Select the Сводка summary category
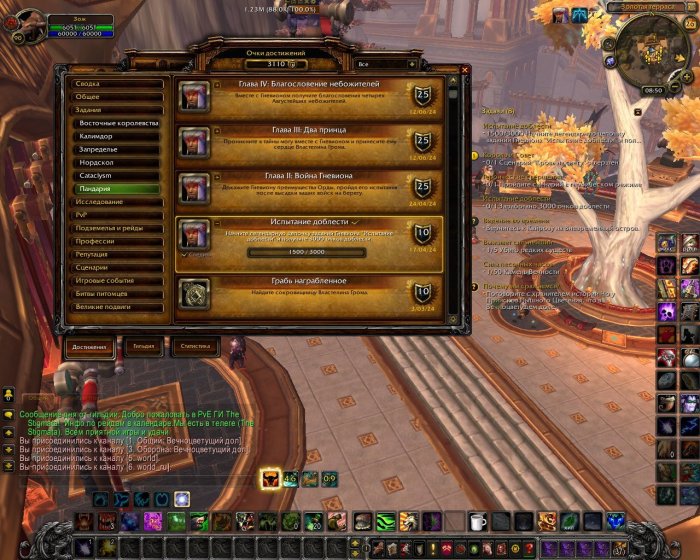Viewport: 700px width, 560px height. click(116, 84)
